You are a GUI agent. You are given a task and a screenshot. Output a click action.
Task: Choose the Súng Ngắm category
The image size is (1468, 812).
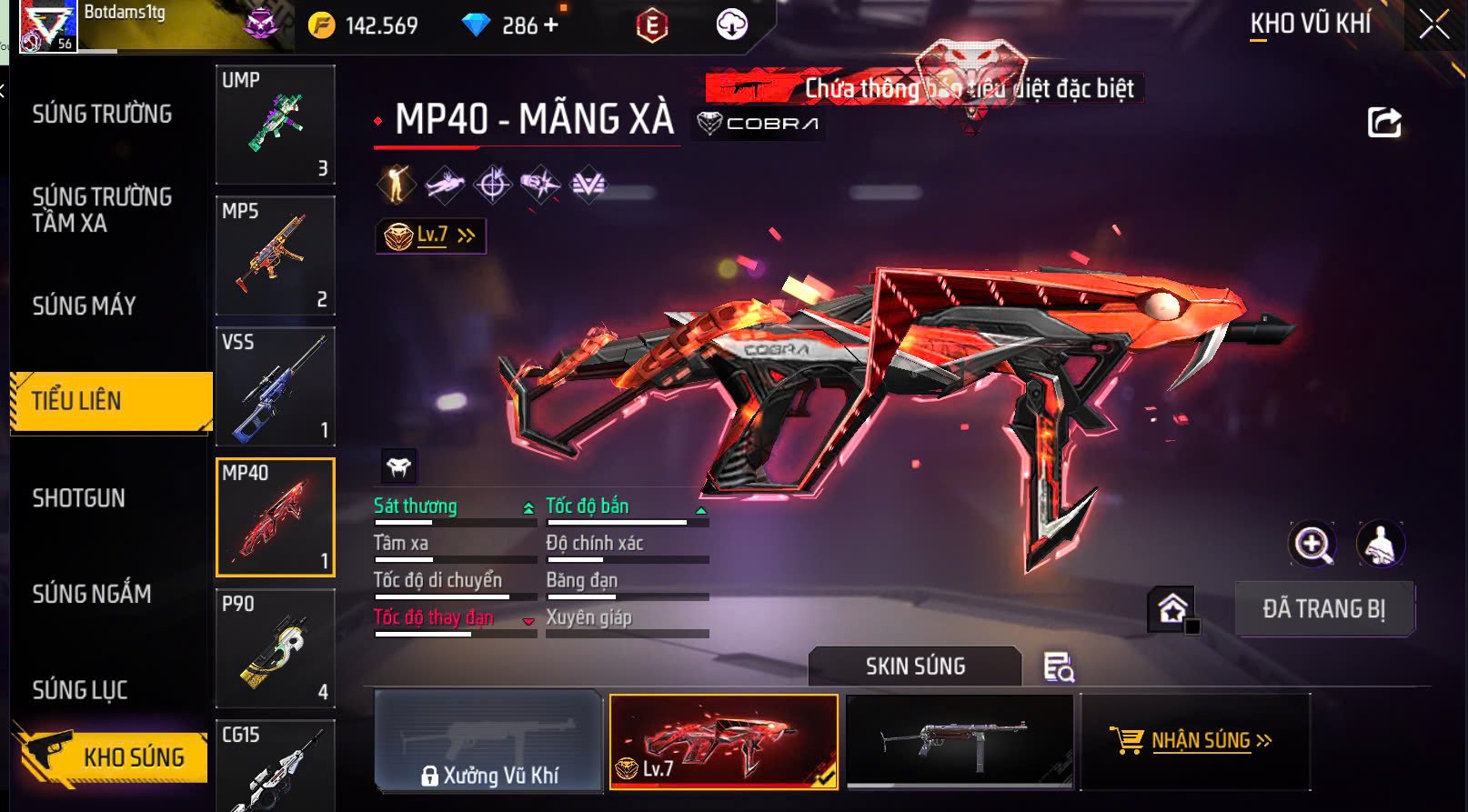click(92, 594)
